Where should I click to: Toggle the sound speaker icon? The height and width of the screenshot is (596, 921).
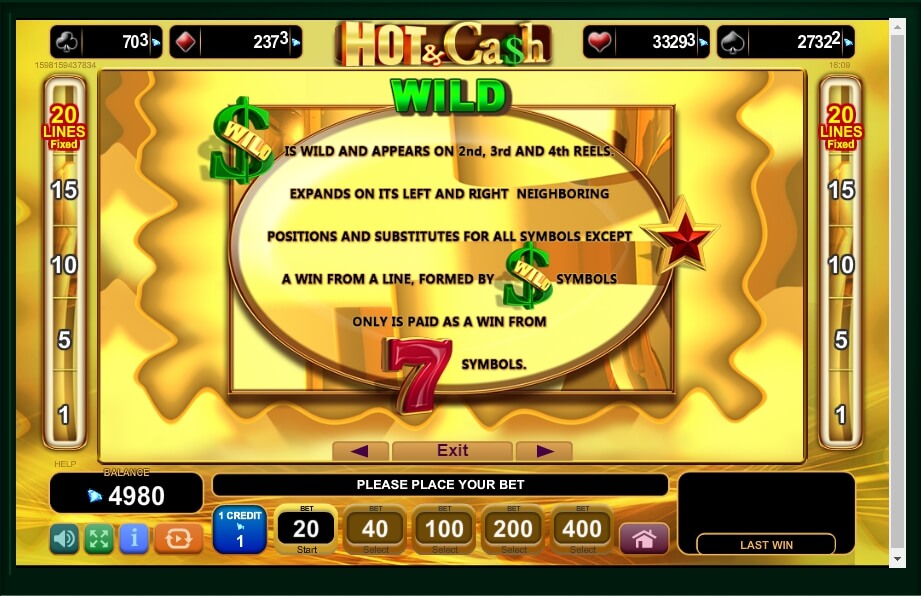coord(64,539)
